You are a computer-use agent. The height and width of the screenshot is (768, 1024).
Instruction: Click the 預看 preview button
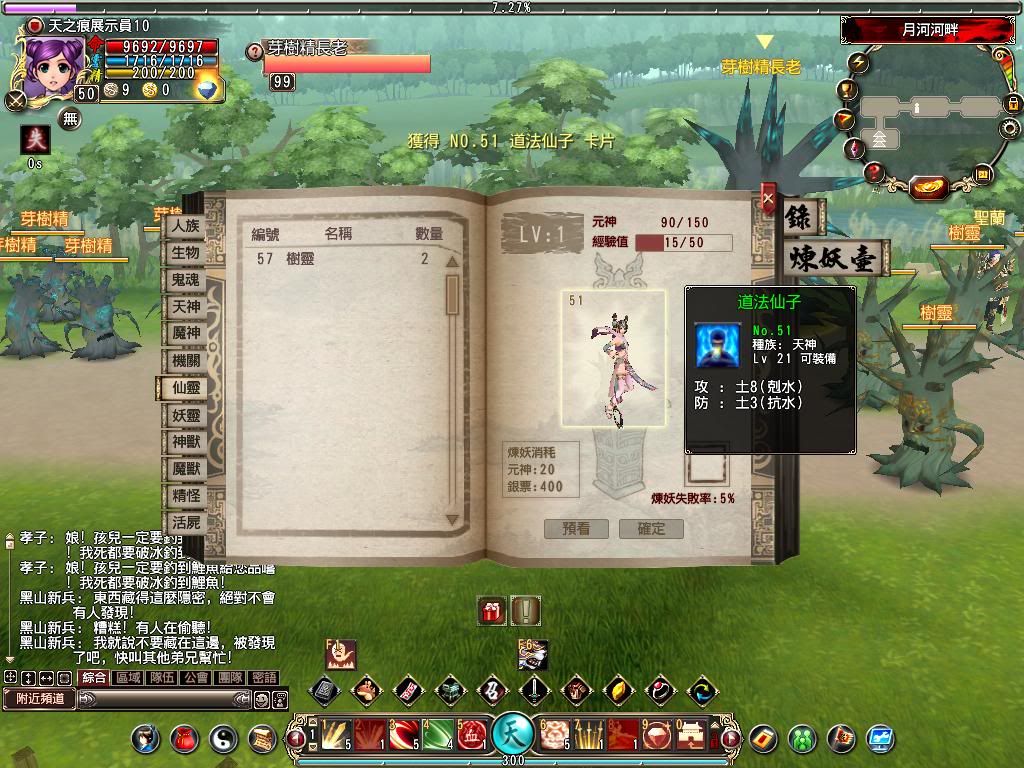coord(576,529)
